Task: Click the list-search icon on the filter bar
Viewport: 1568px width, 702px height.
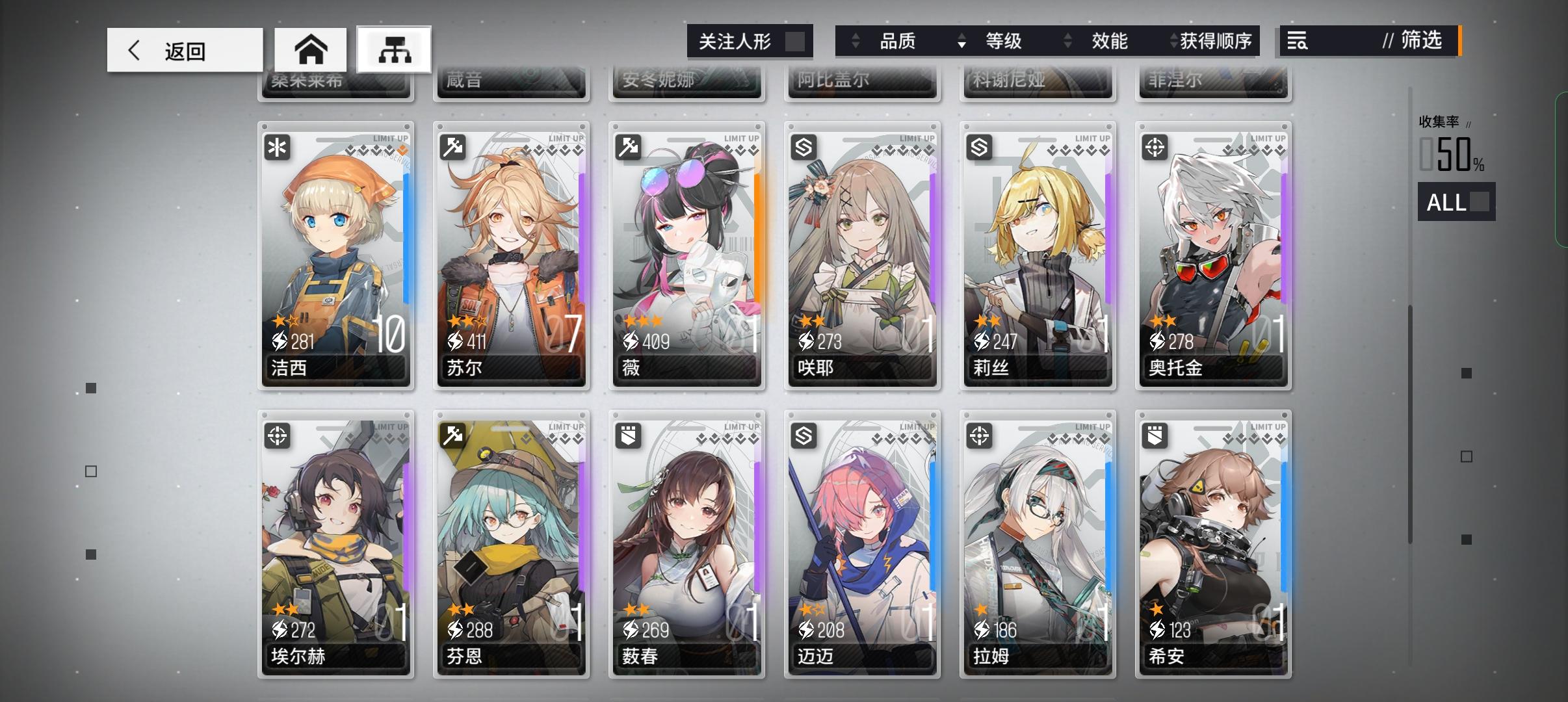Action: [1296, 41]
